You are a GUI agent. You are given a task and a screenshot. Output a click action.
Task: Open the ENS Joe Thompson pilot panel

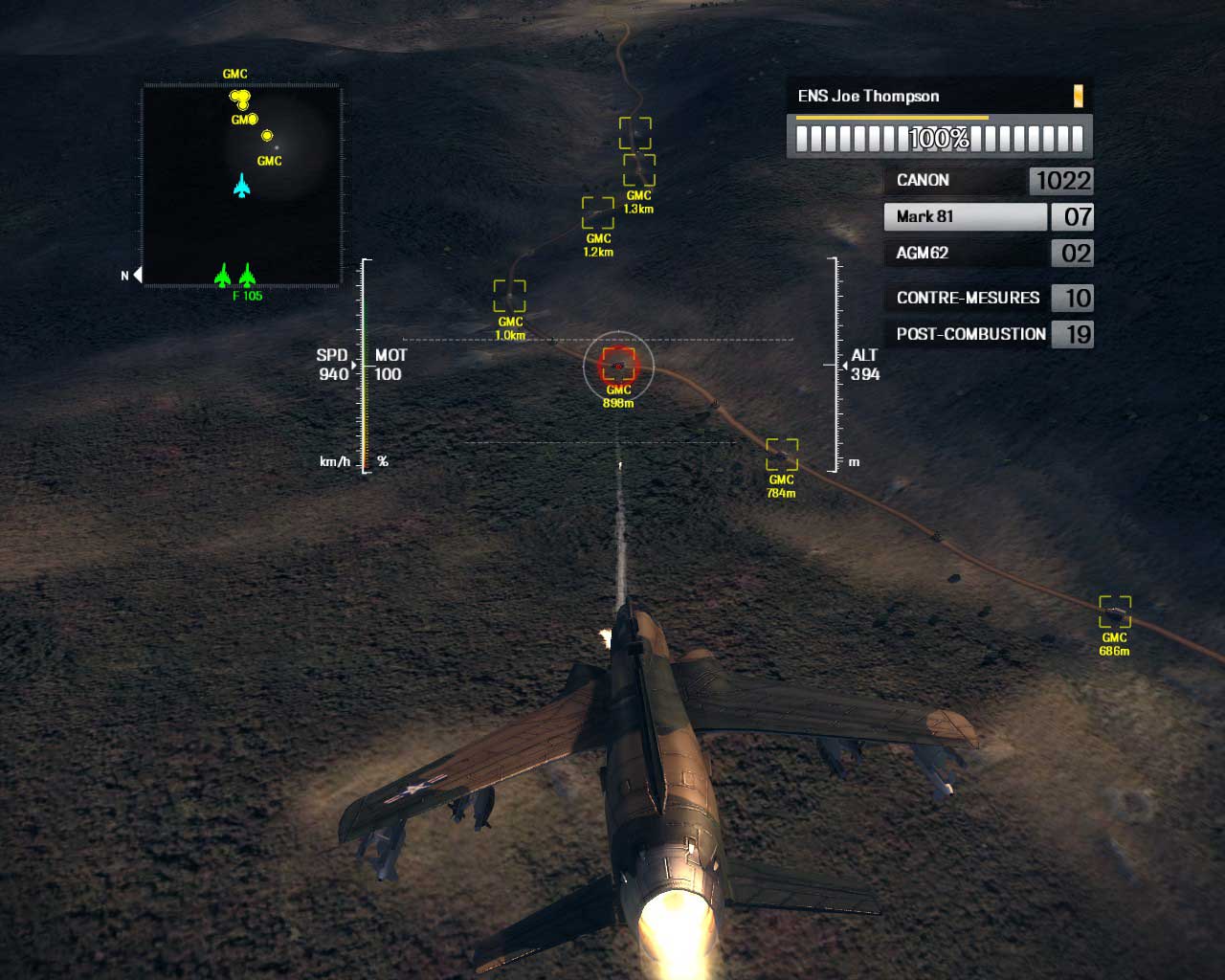pos(939,96)
